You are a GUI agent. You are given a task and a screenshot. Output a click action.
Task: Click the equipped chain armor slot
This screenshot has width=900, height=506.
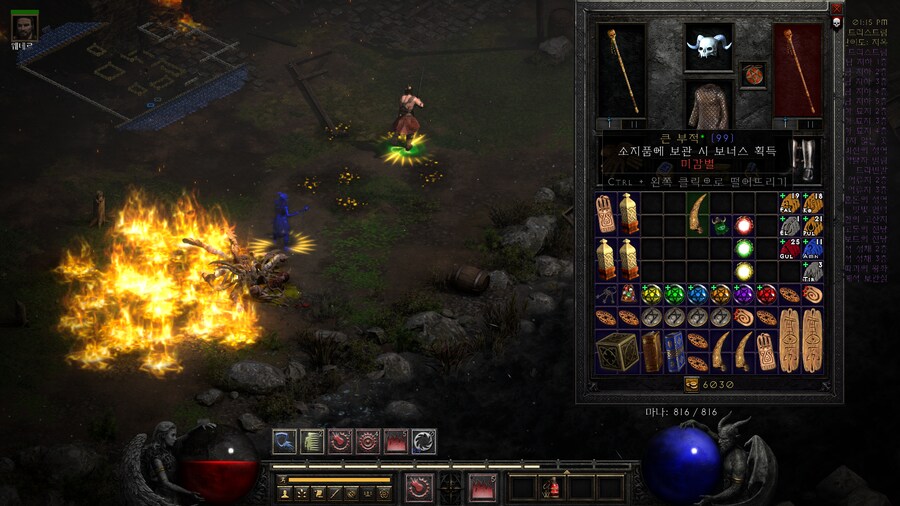tap(708, 105)
